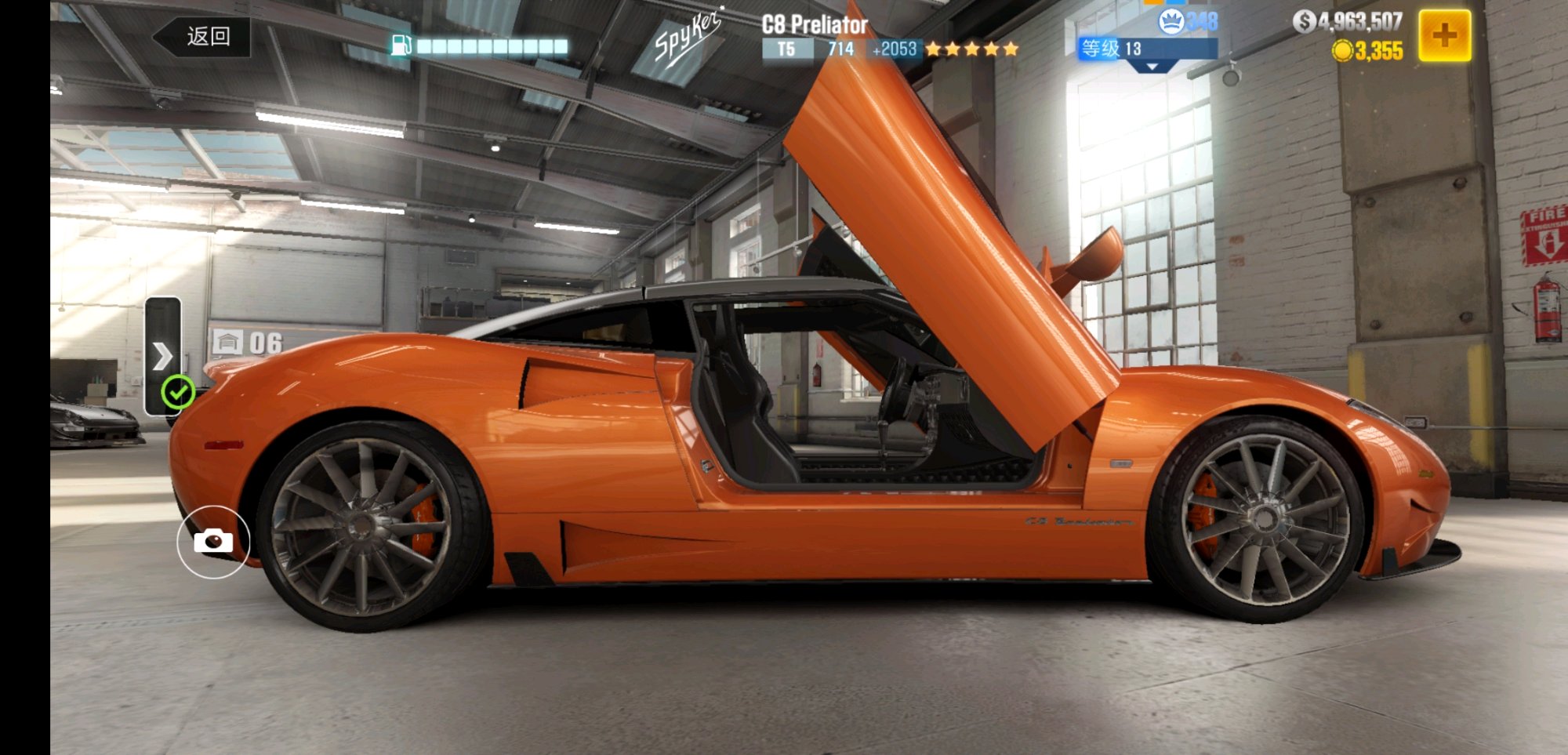The height and width of the screenshot is (755, 1568).
Task: Tap the fuel gauge pump icon
Action: pyautogui.click(x=401, y=45)
